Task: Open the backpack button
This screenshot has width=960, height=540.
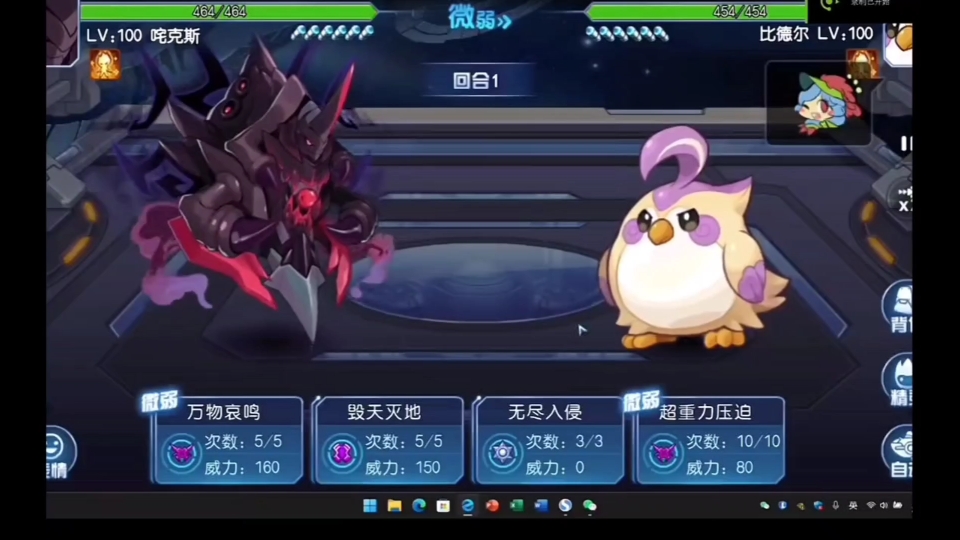Action: tap(899, 305)
